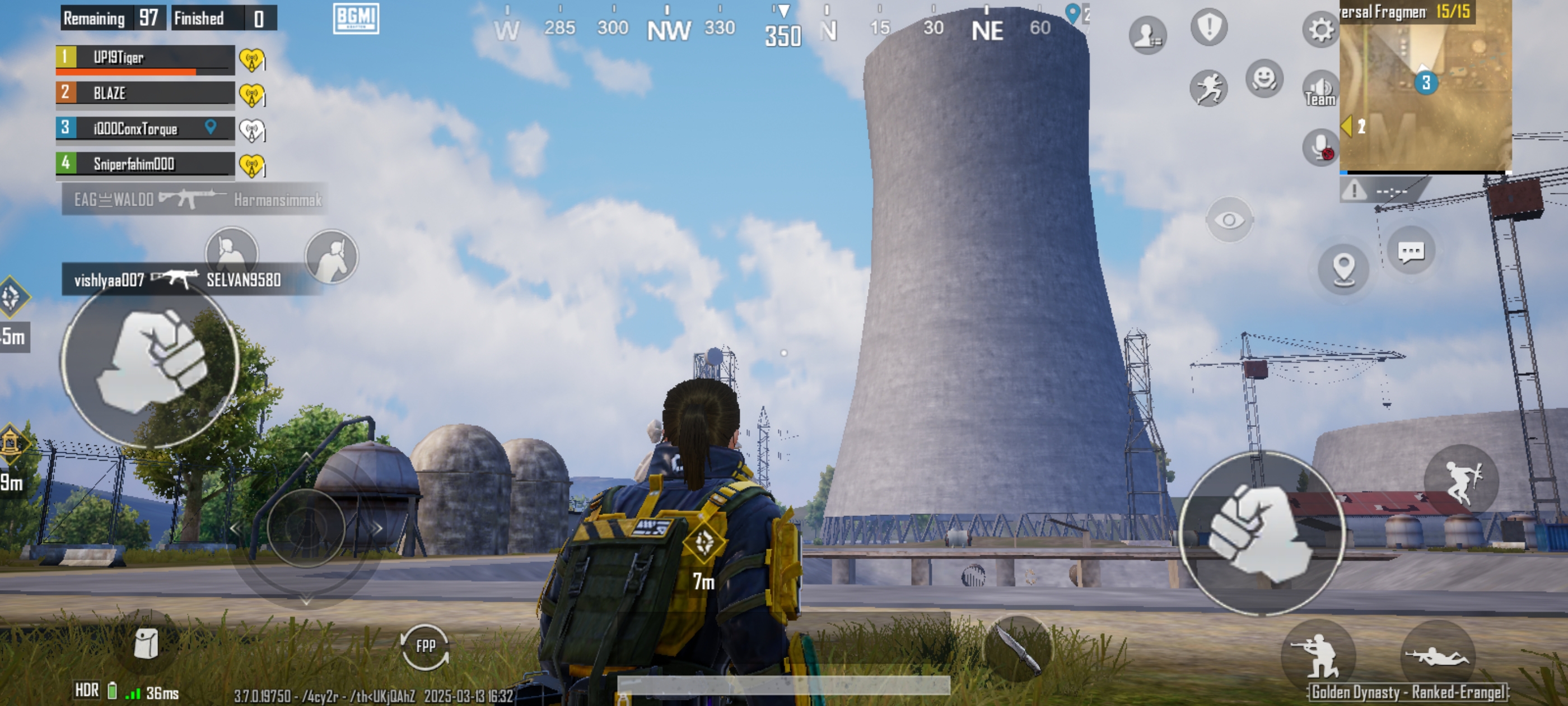Tap the crouch stance button
The image size is (1568, 706).
(1318, 656)
